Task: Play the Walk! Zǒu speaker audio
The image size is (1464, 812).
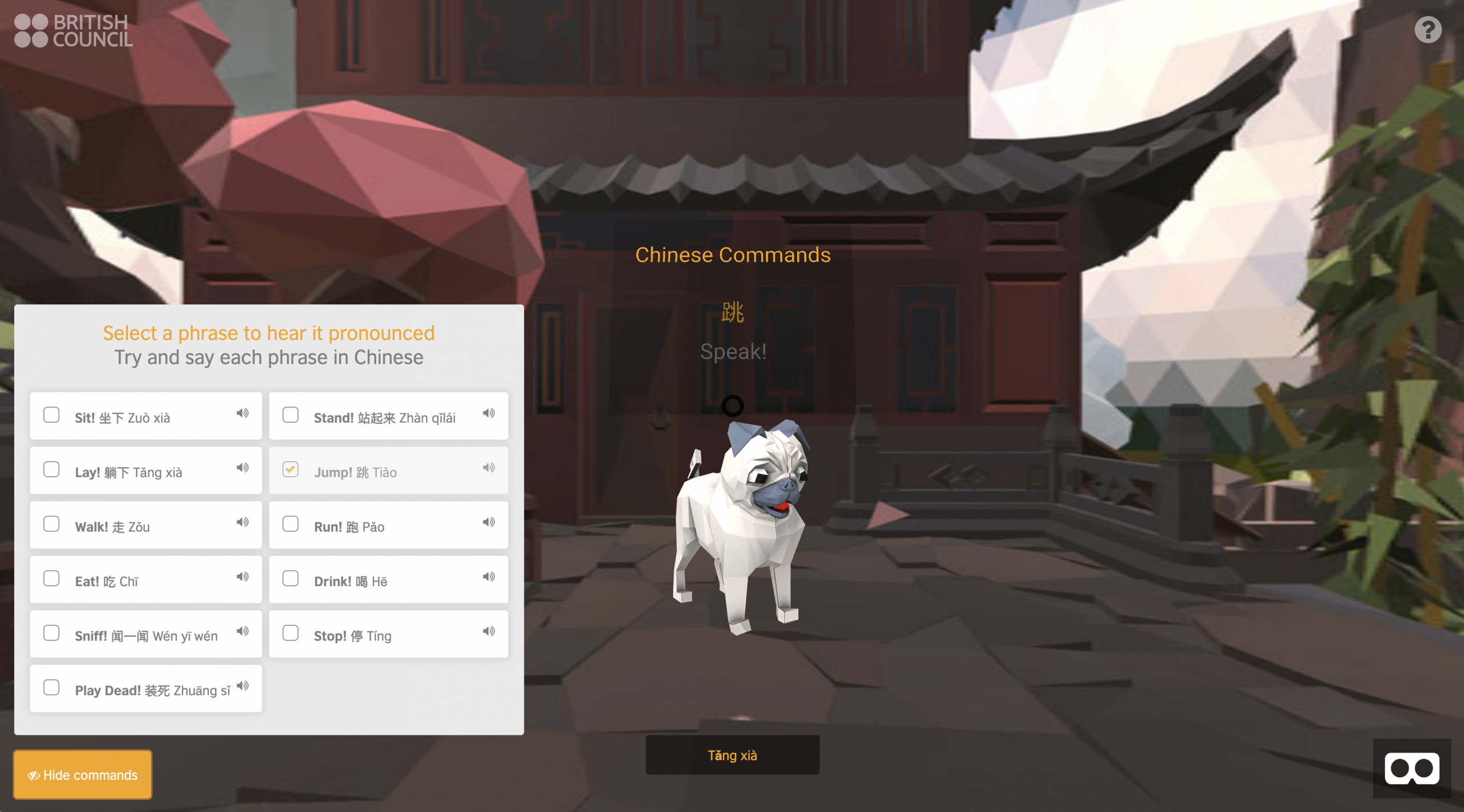Action: (242, 522)
